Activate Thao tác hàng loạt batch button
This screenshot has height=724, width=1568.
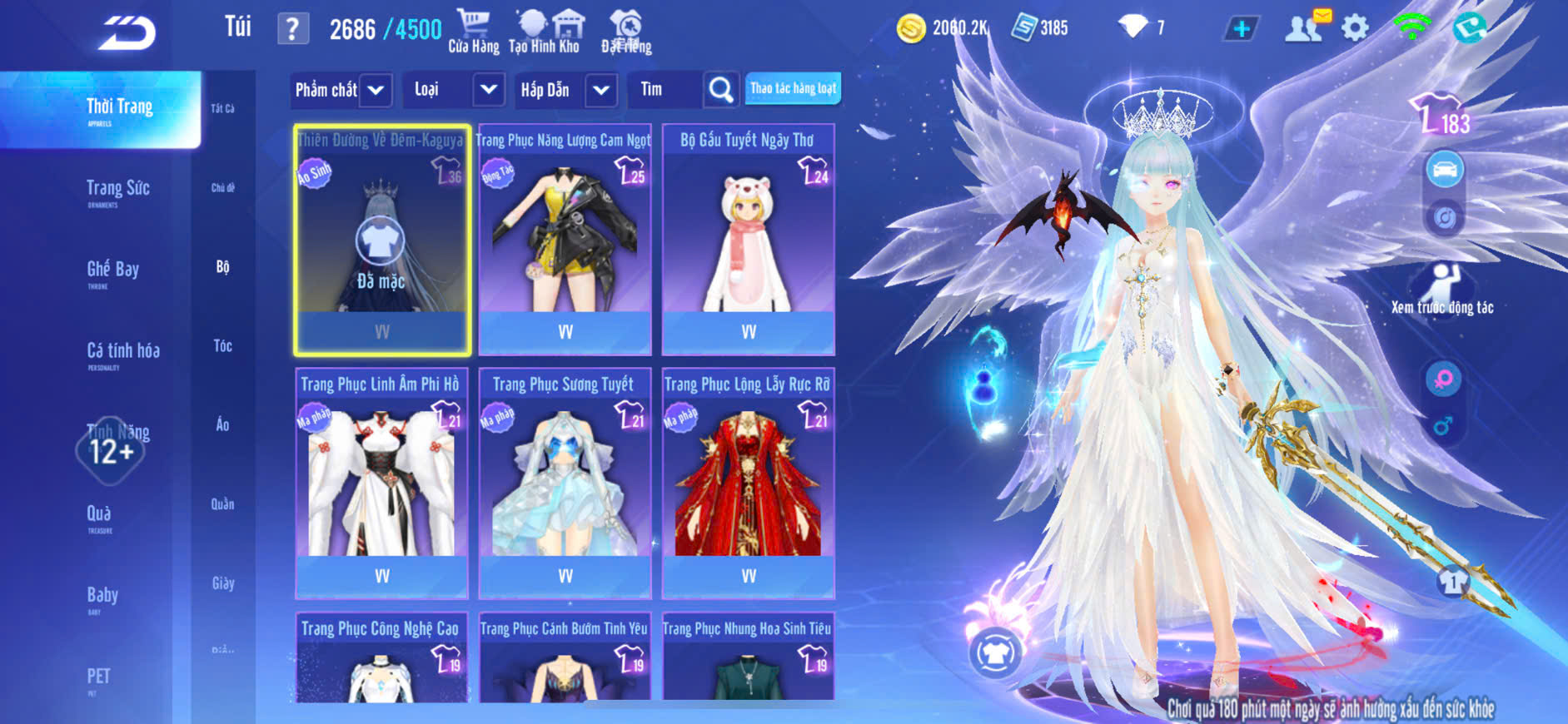coord(793,88)
